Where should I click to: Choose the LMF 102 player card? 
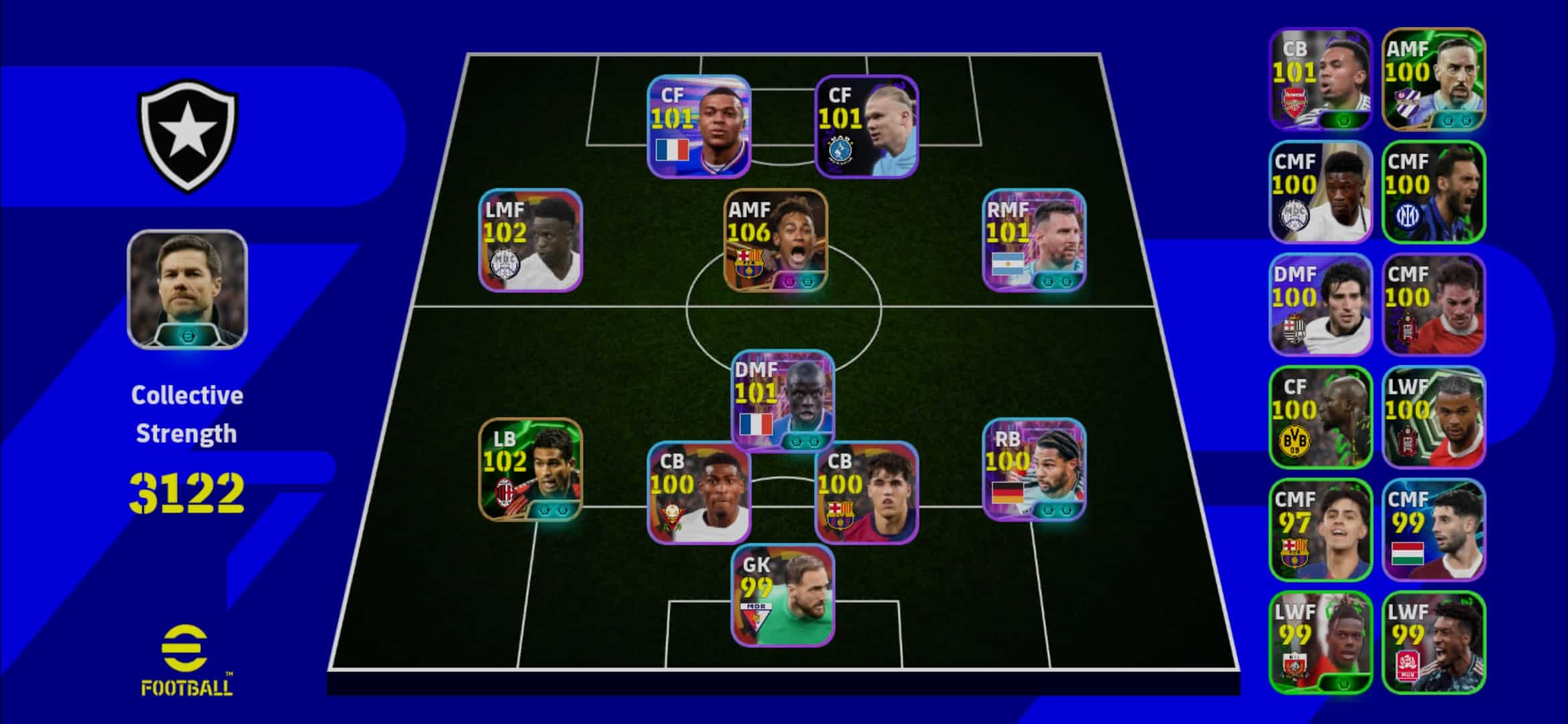[530, 241]
